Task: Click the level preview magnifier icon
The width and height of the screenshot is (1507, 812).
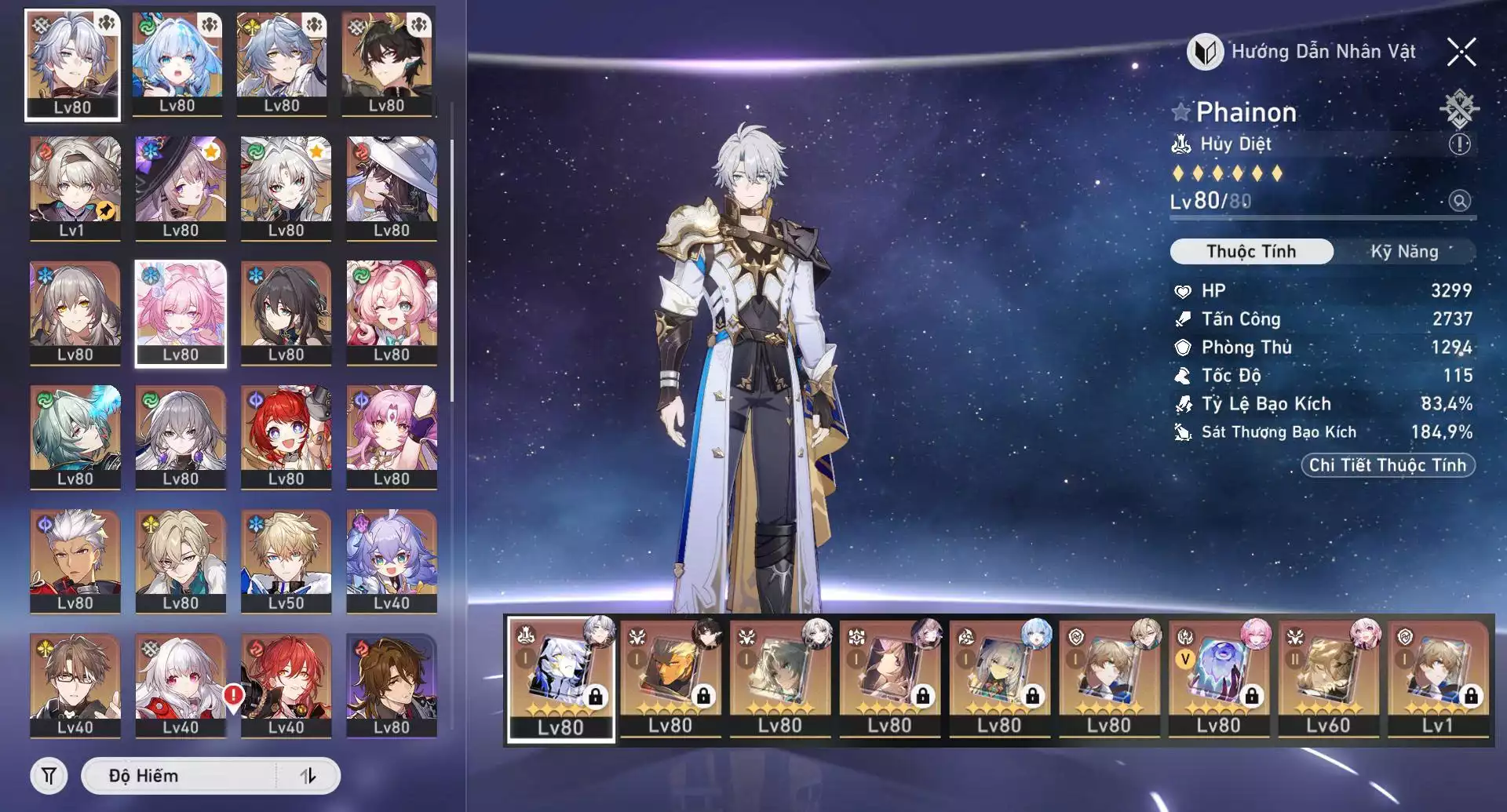Action: point(1459,201)
